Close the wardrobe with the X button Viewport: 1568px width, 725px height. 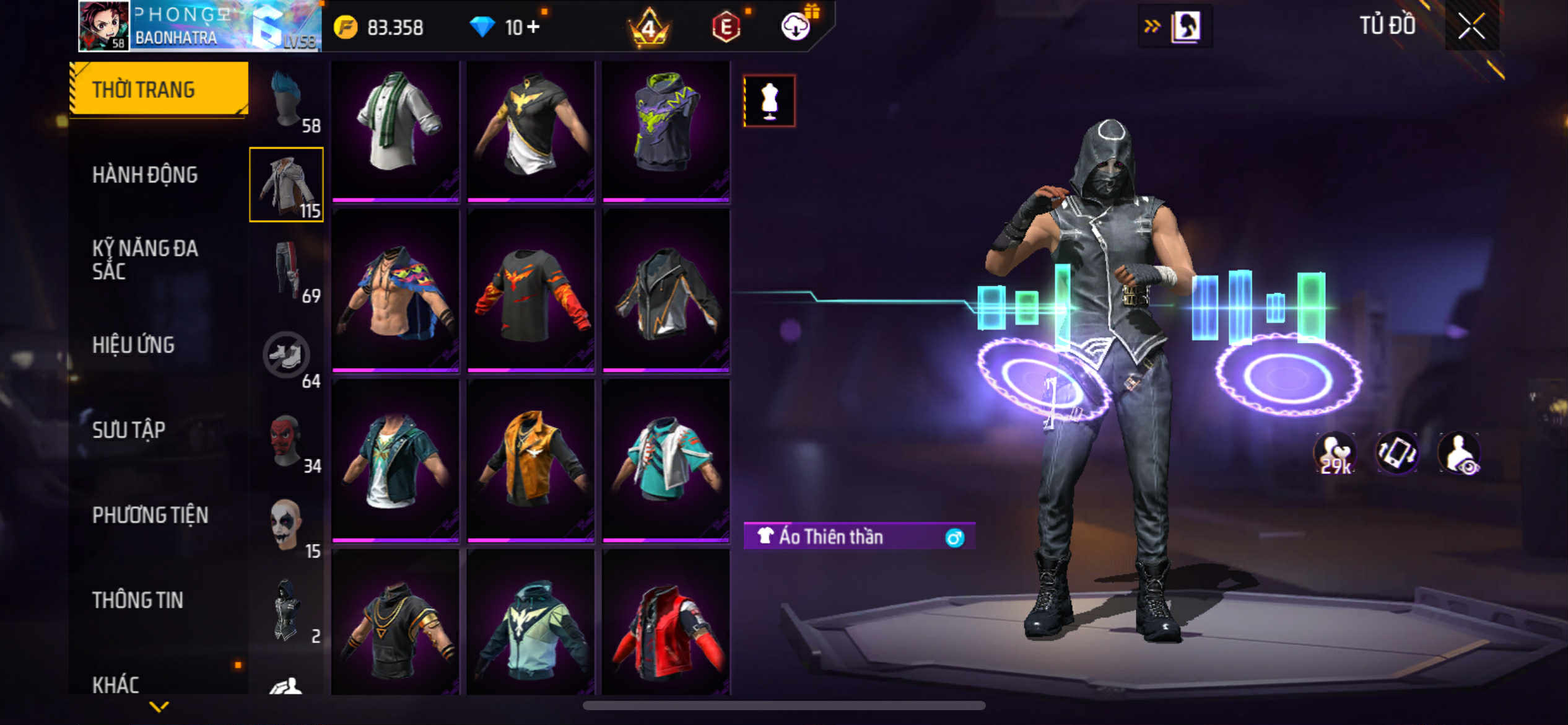pos(1471,26)
